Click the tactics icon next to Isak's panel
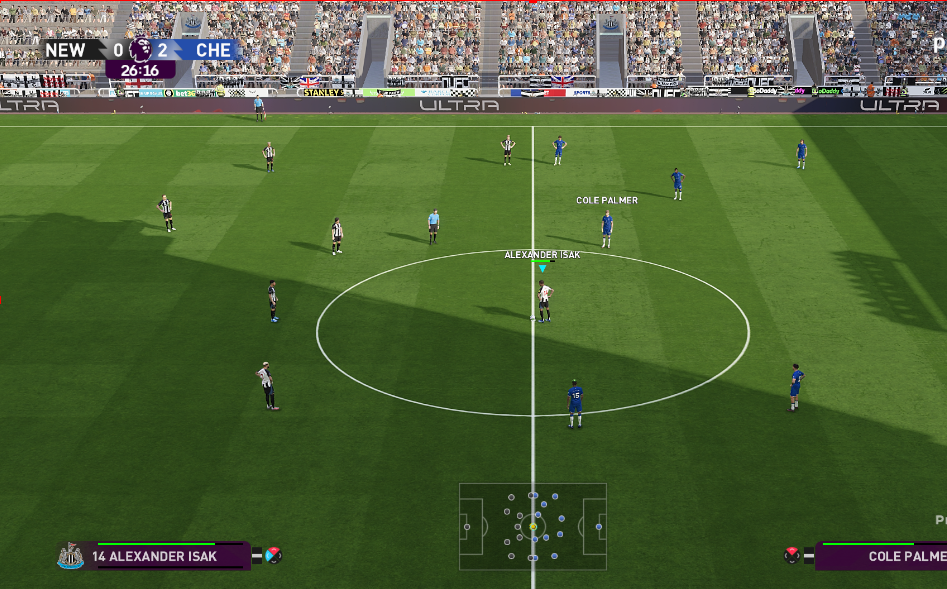947x589 pixels. pyautogui.click(x=273, y=555)
